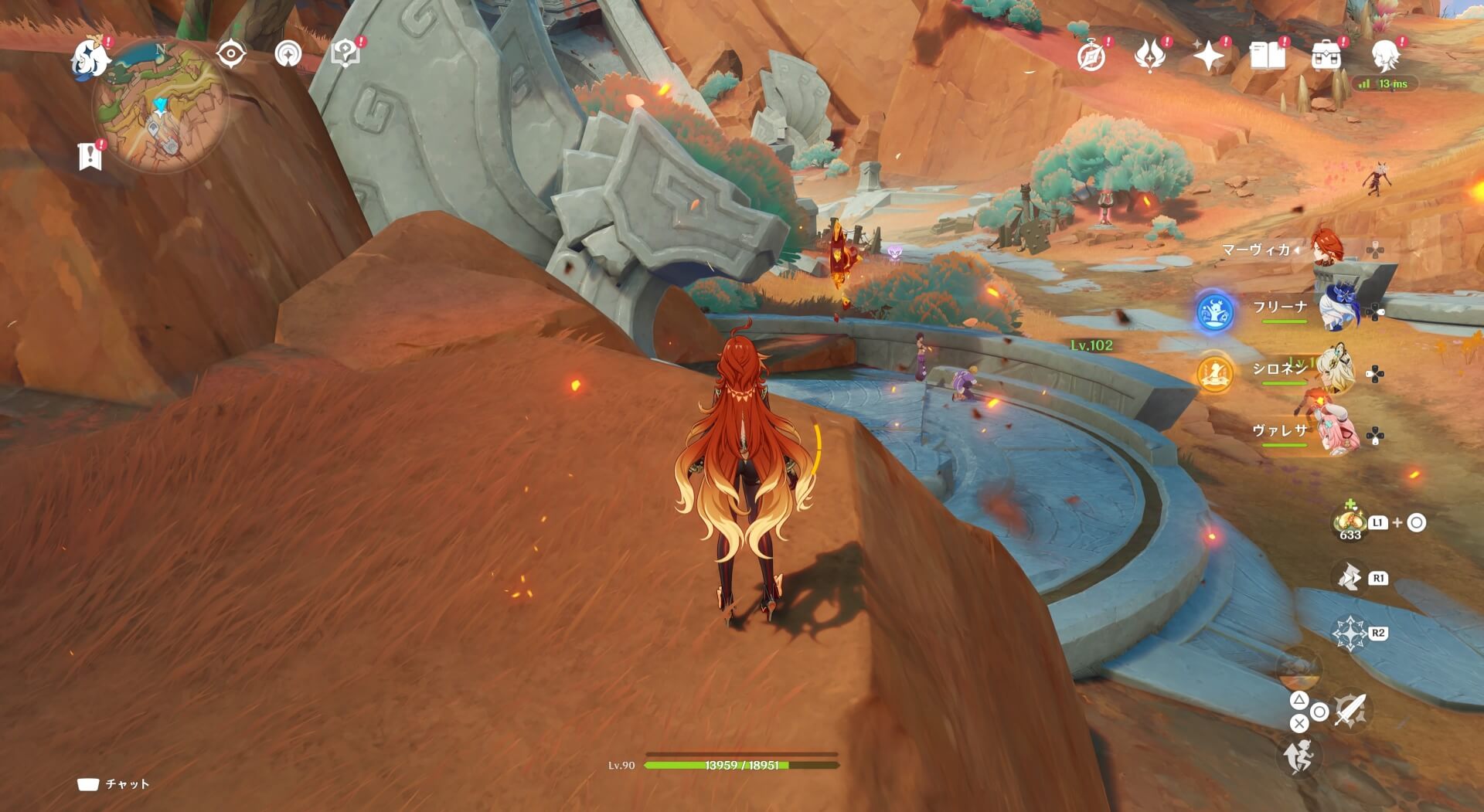1484x812 pixels.
Task: Open the four-point star wish icon
Action: click(1208, 56)
